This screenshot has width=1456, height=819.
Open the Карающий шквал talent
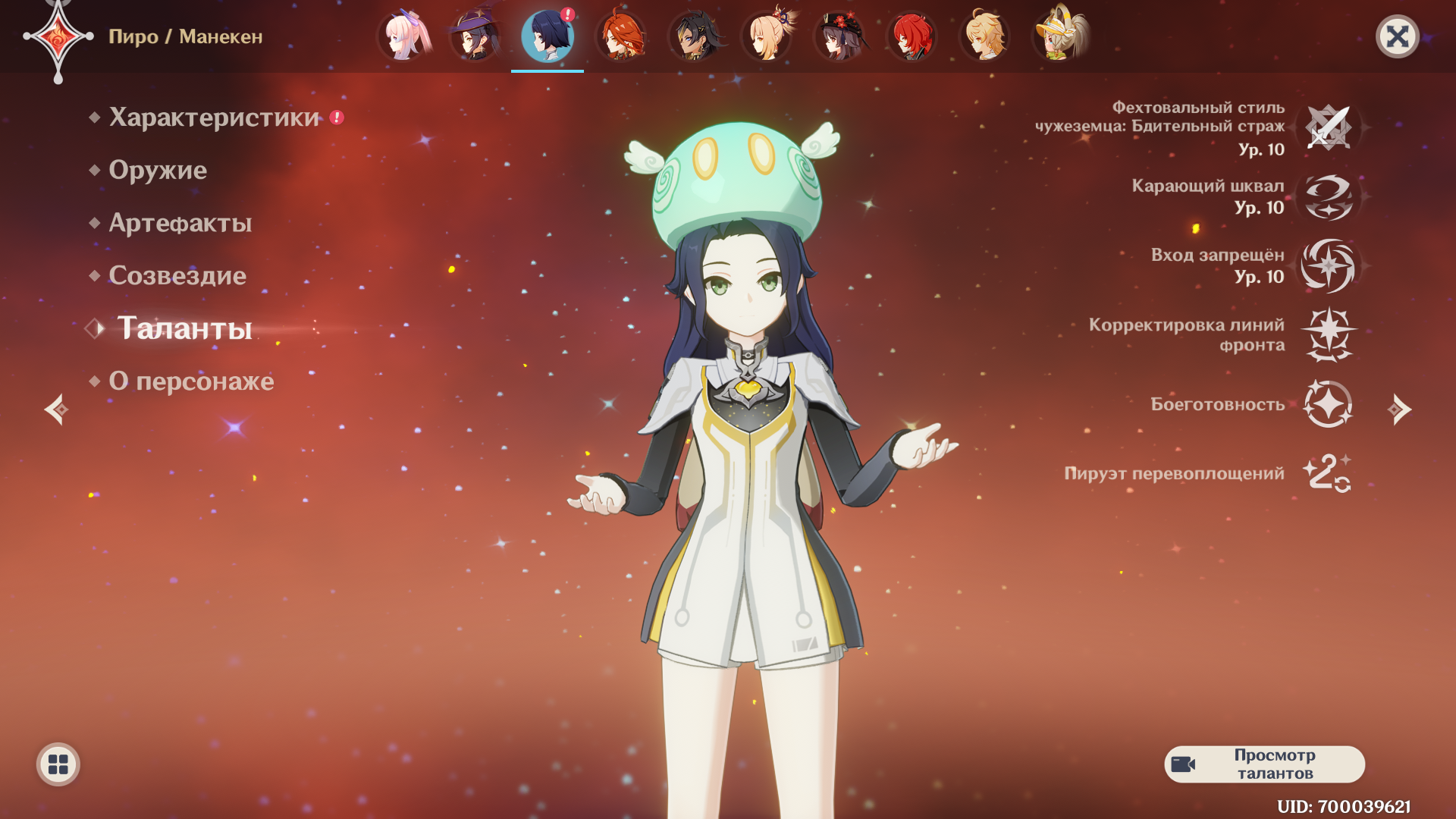coord(1329,197)
